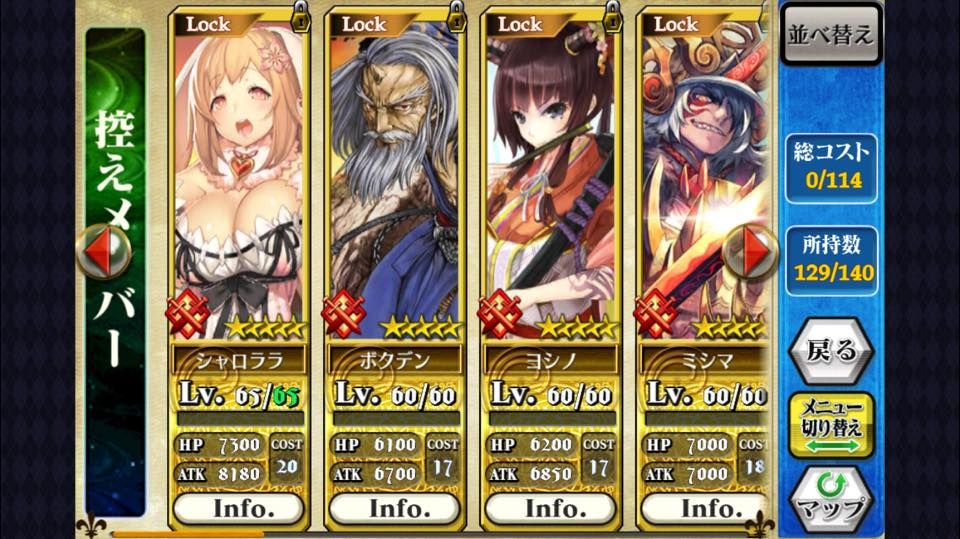Open Info. for シャロララ

click(238, 508)
